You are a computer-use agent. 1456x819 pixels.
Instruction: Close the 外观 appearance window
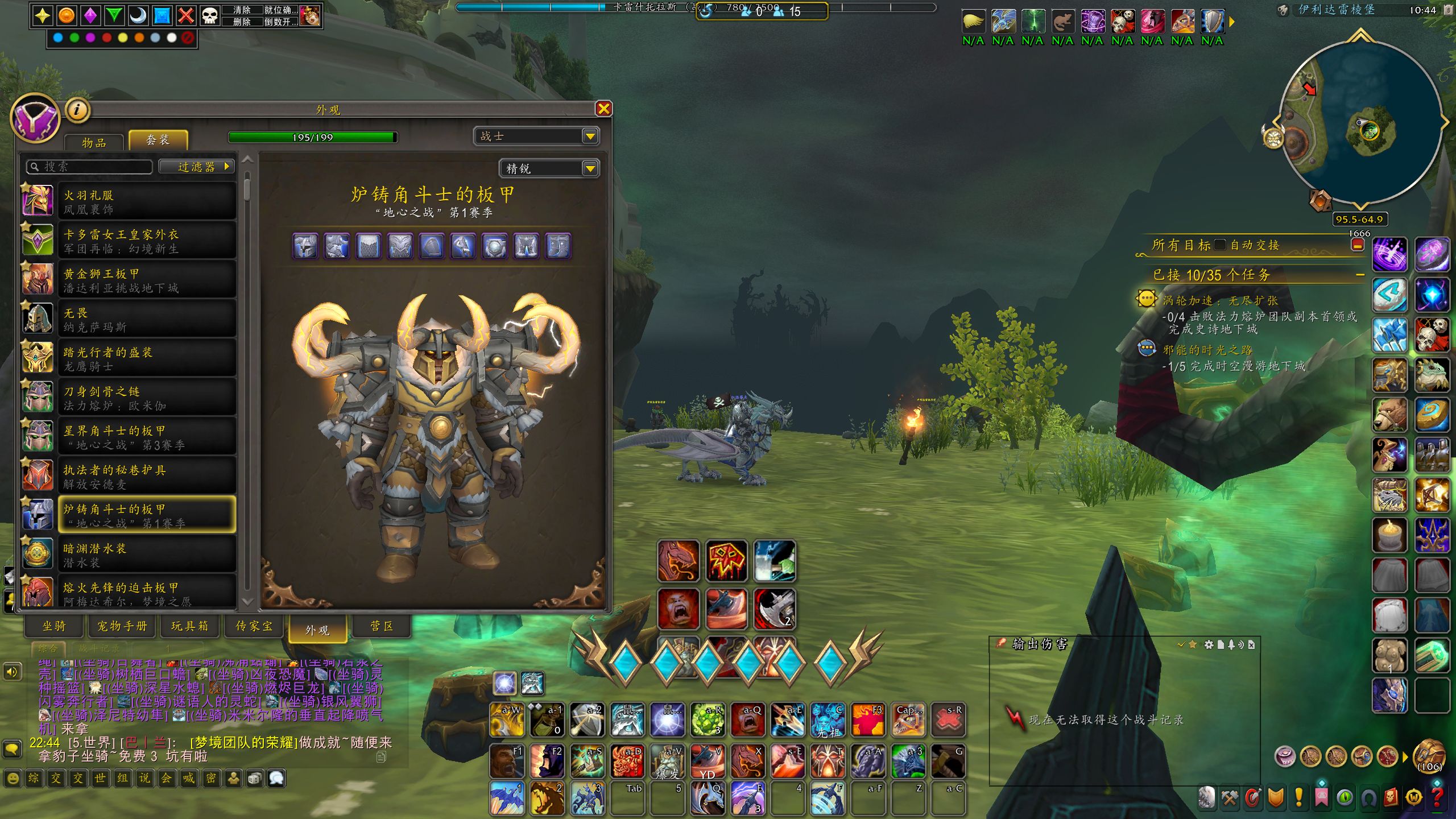pos(603,109)
